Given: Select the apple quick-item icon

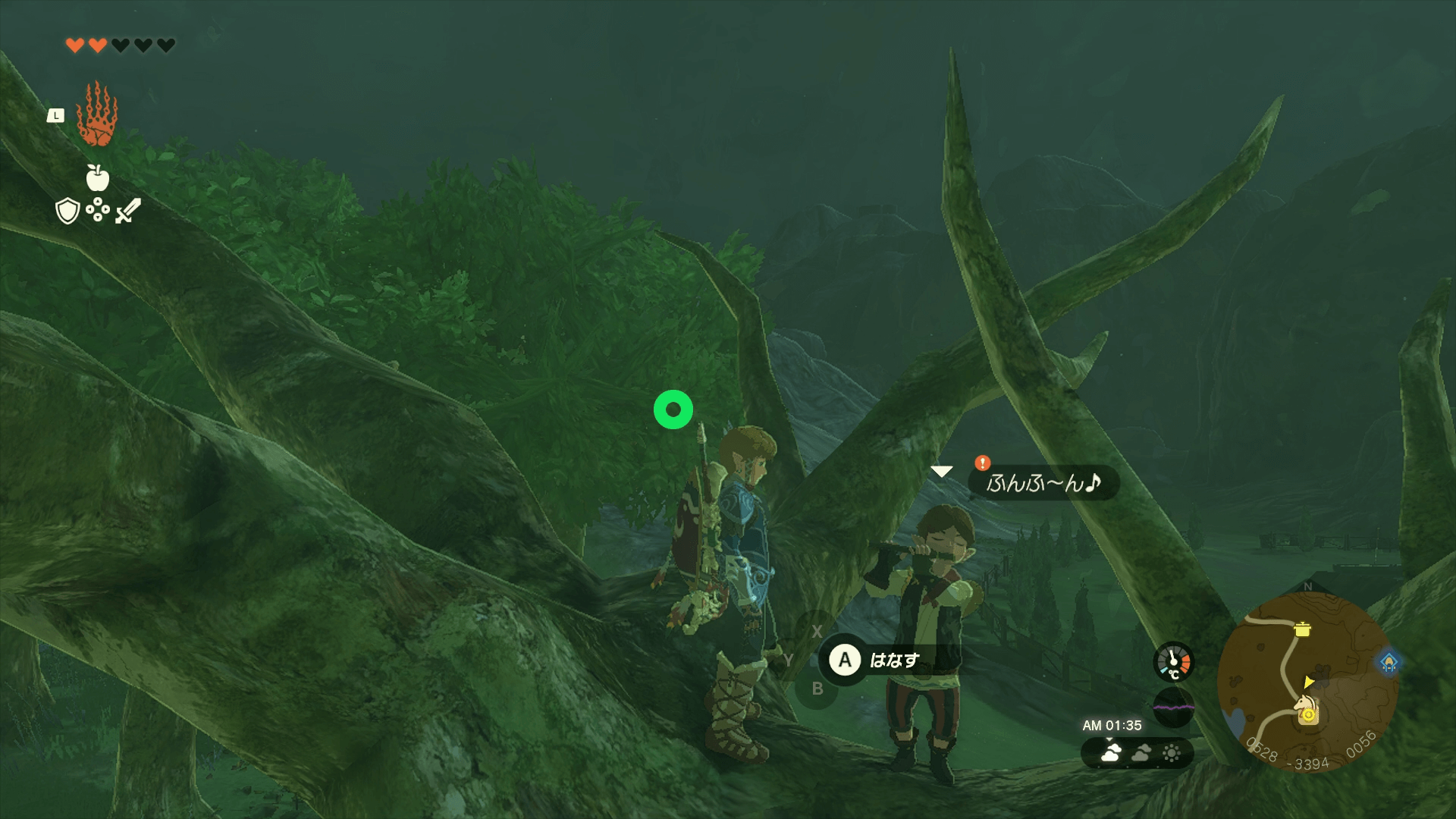Looking at the screenshot, I should click(x=97, y=178).
